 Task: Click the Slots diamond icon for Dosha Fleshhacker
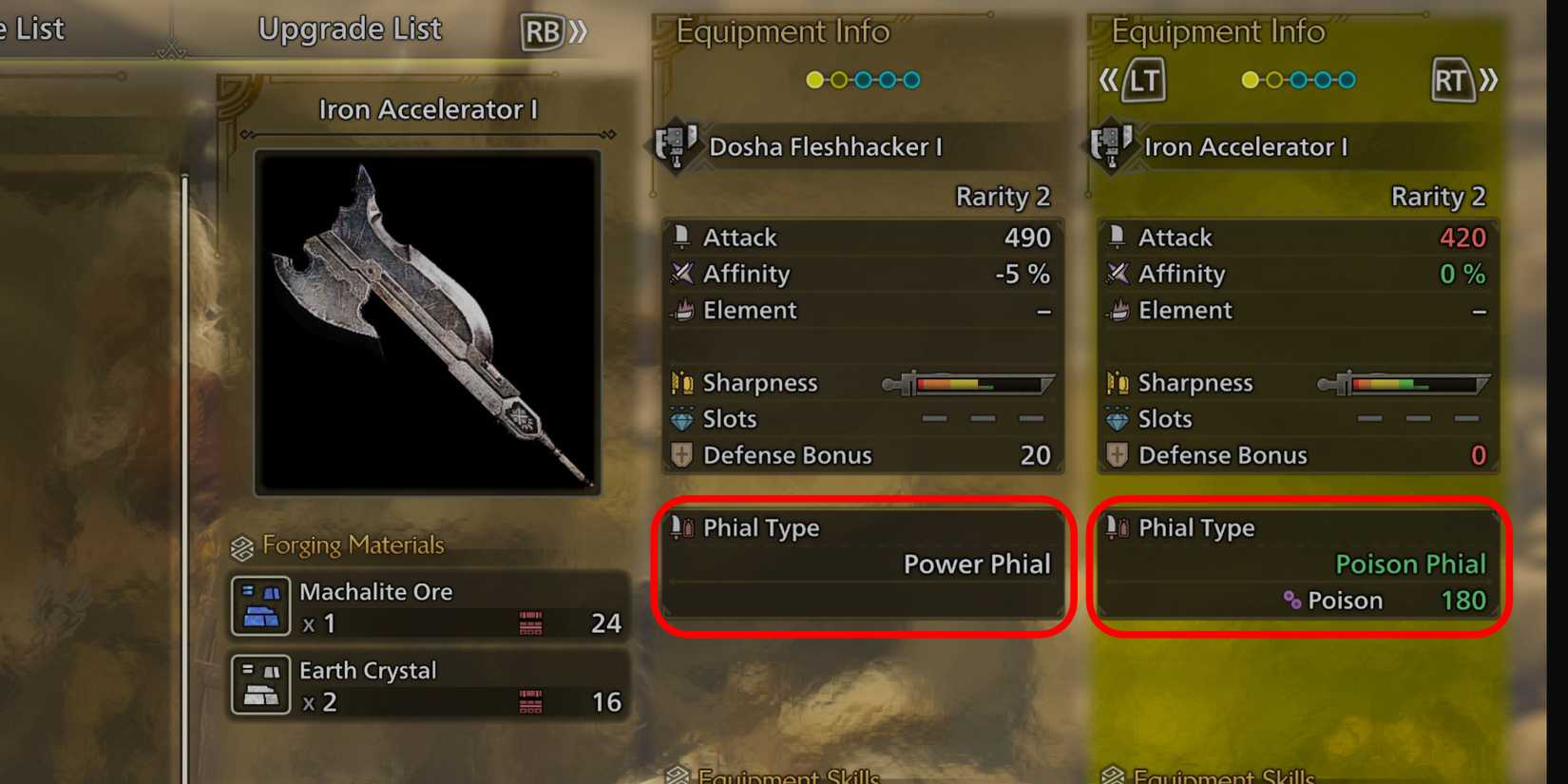pyautogui.click(x=681, y=418)
